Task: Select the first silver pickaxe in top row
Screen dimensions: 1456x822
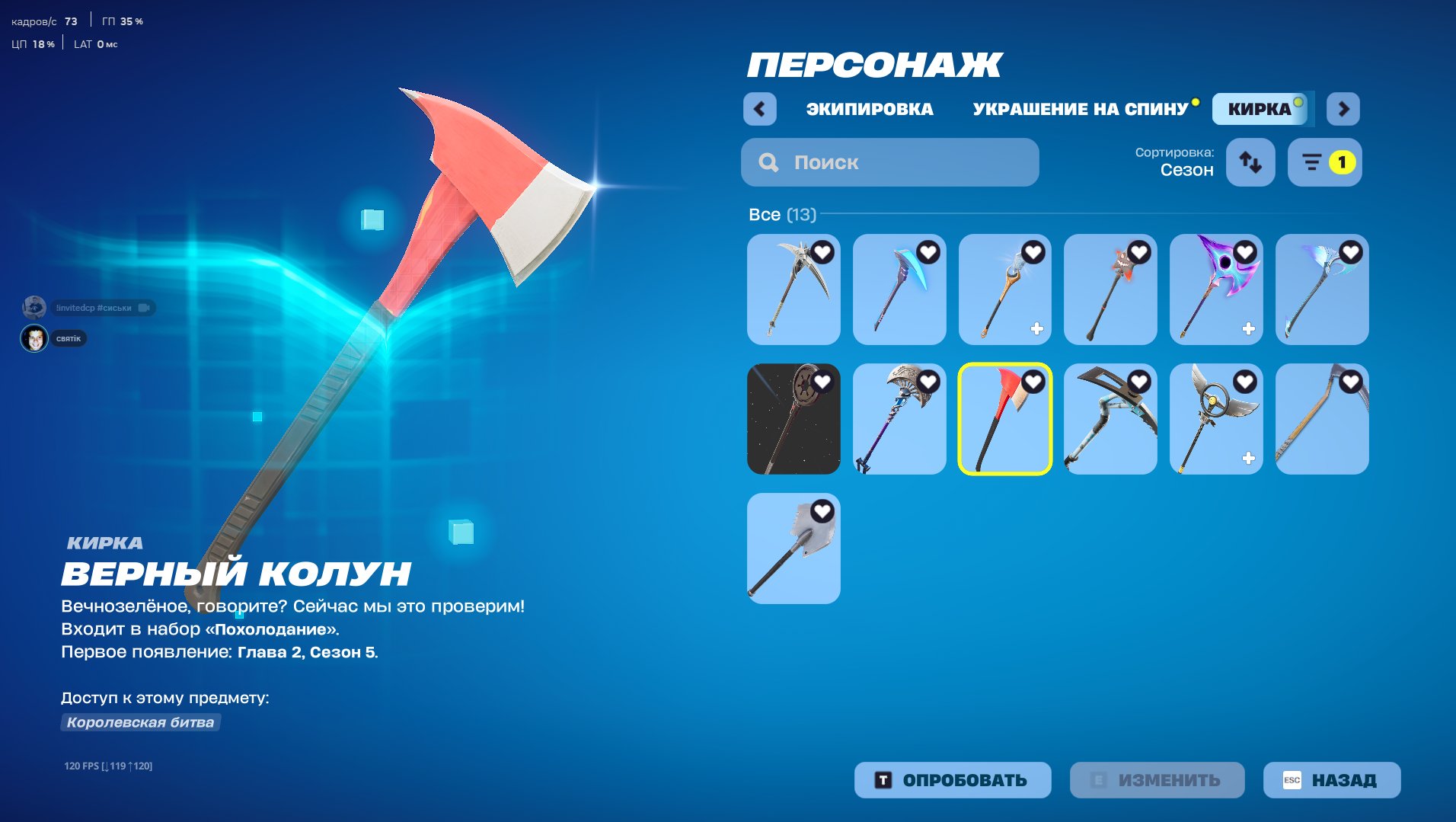Action: click(793, 289)
